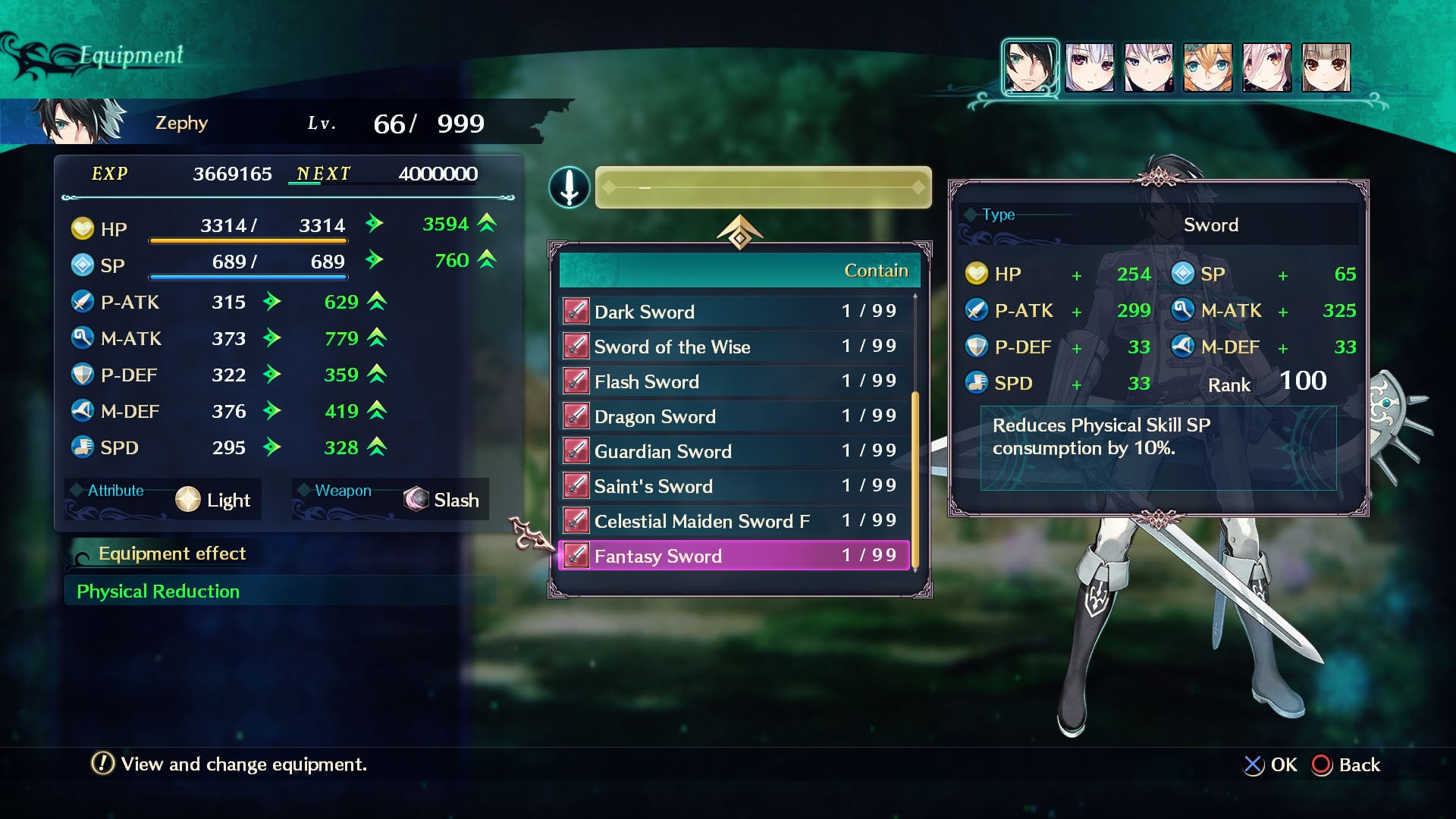
Task: Click the sword icon beside Dark Sword
Action: point(576,311)
